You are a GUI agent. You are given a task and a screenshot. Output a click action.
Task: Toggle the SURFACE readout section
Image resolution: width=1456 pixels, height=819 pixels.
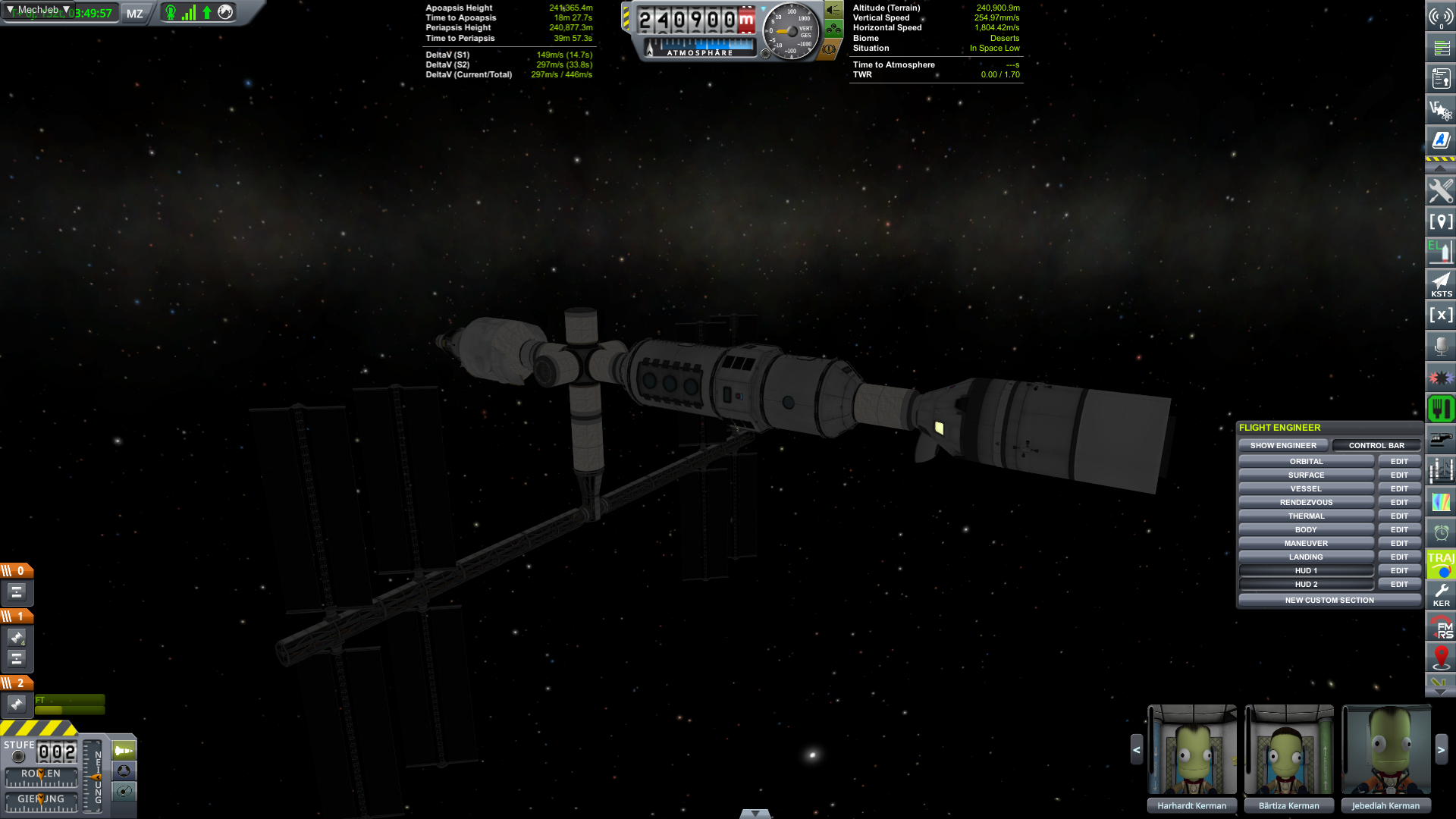click(1306, 475)
